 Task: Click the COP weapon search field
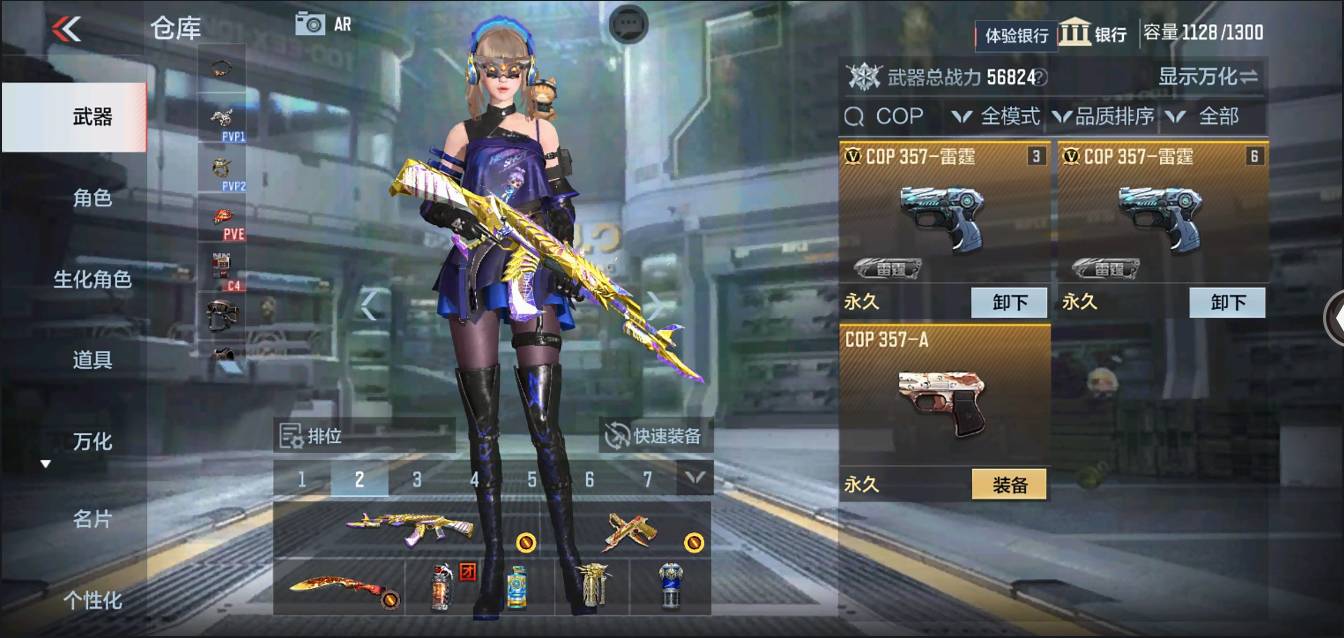point(890,116)
